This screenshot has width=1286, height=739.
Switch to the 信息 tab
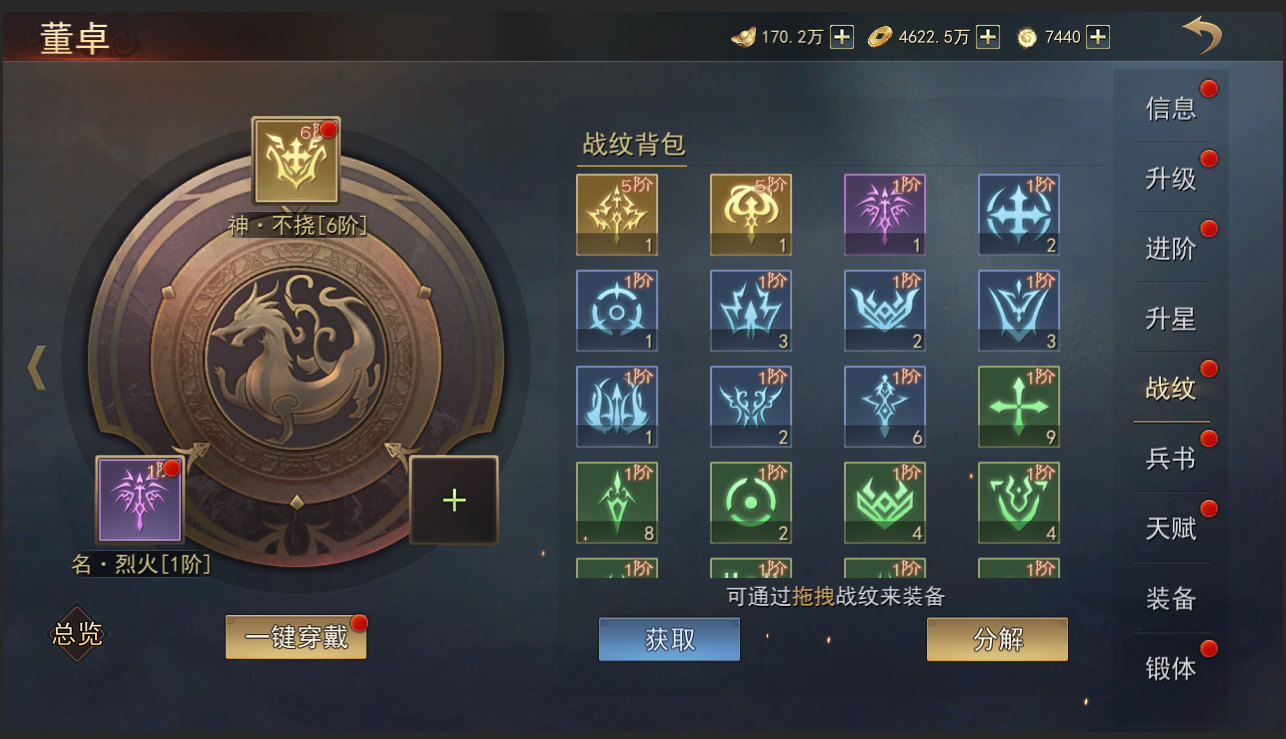(x=1171, y=108)
